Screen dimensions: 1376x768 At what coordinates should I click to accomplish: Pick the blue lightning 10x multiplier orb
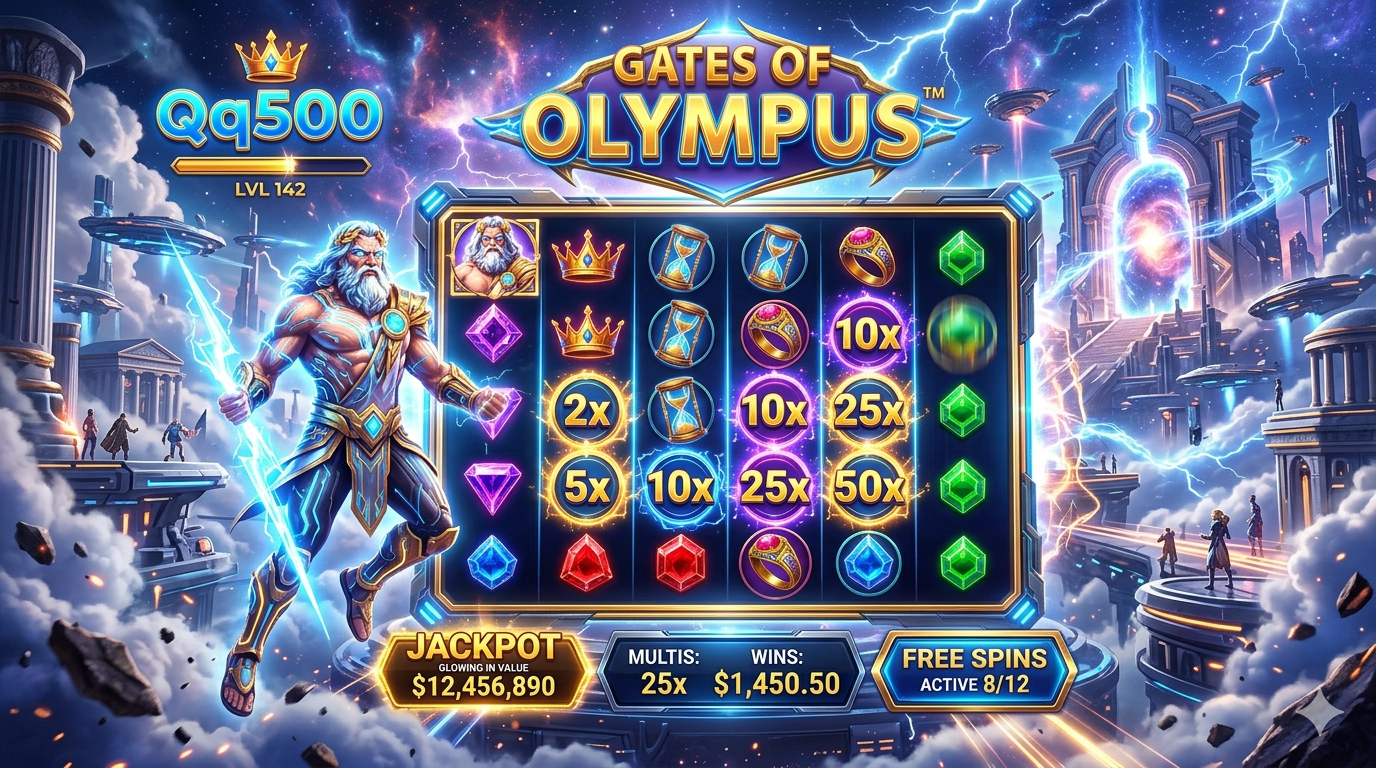coord(681,487)
